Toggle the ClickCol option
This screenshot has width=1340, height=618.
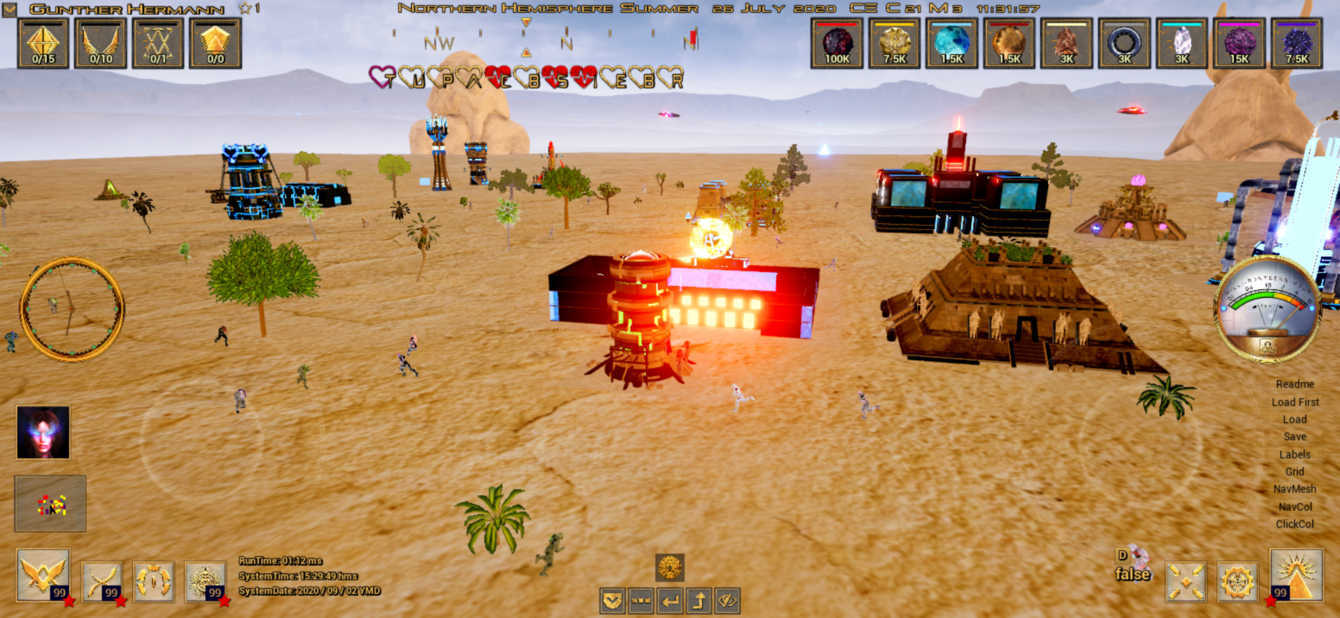click(1294, 524)
